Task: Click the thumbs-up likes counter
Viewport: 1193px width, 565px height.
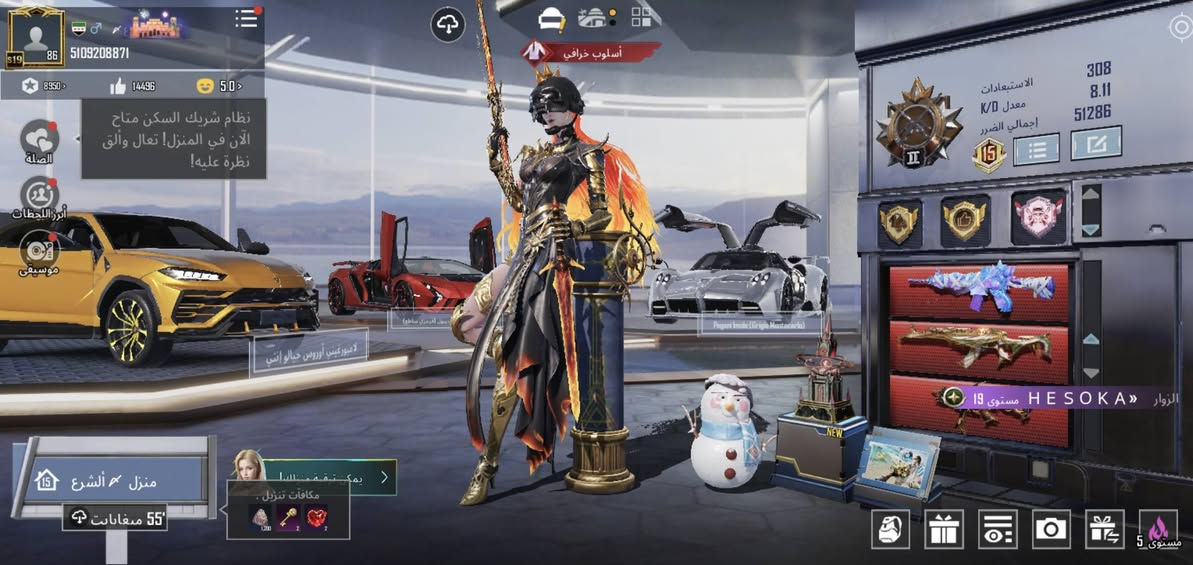Action: pos(133,86)
